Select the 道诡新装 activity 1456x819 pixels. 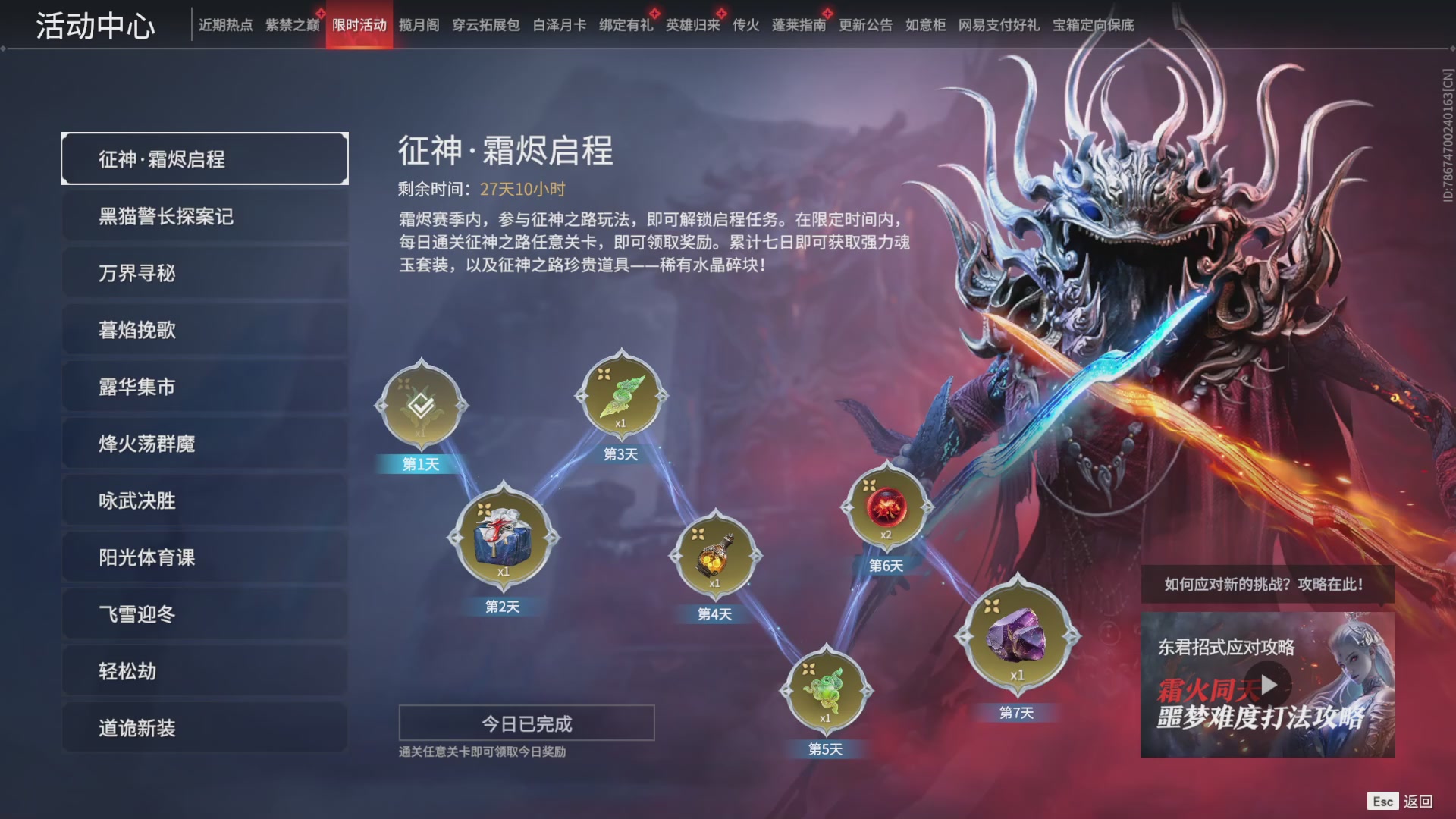205,728
